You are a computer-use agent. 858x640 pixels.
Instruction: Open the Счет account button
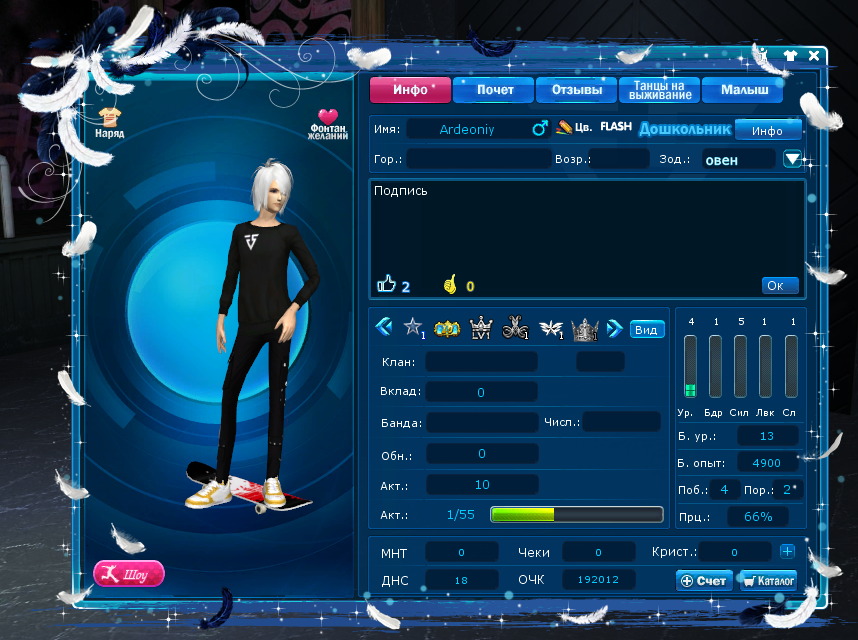click(x=704, y=580)
